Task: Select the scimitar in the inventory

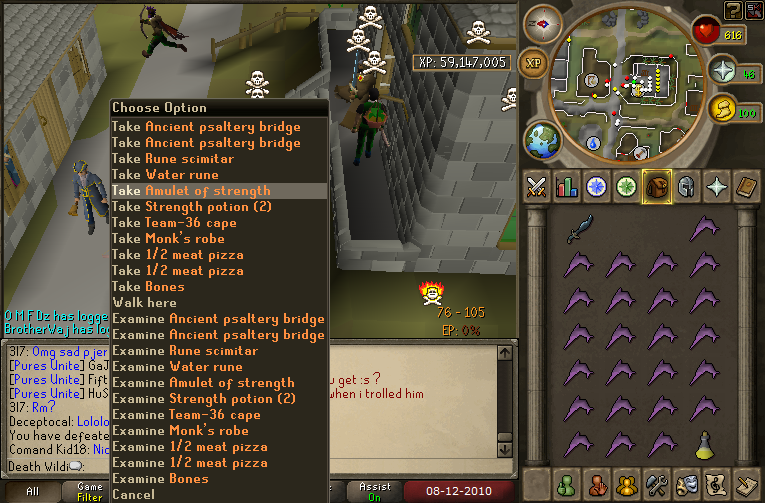Action: click(x=579, y=229)
